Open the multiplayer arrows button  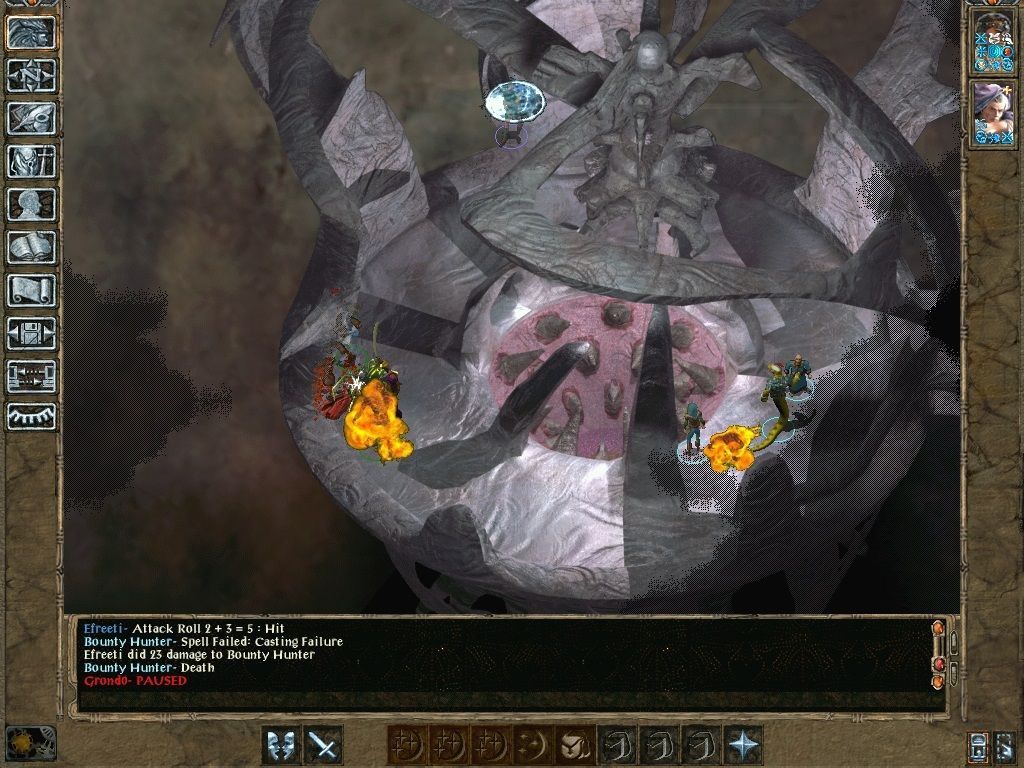coord(32,376)
